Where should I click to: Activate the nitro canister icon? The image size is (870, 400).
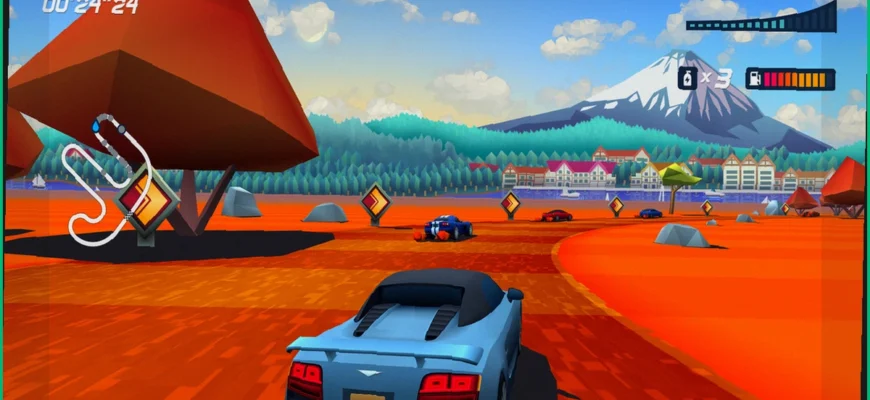coord(688,78)
